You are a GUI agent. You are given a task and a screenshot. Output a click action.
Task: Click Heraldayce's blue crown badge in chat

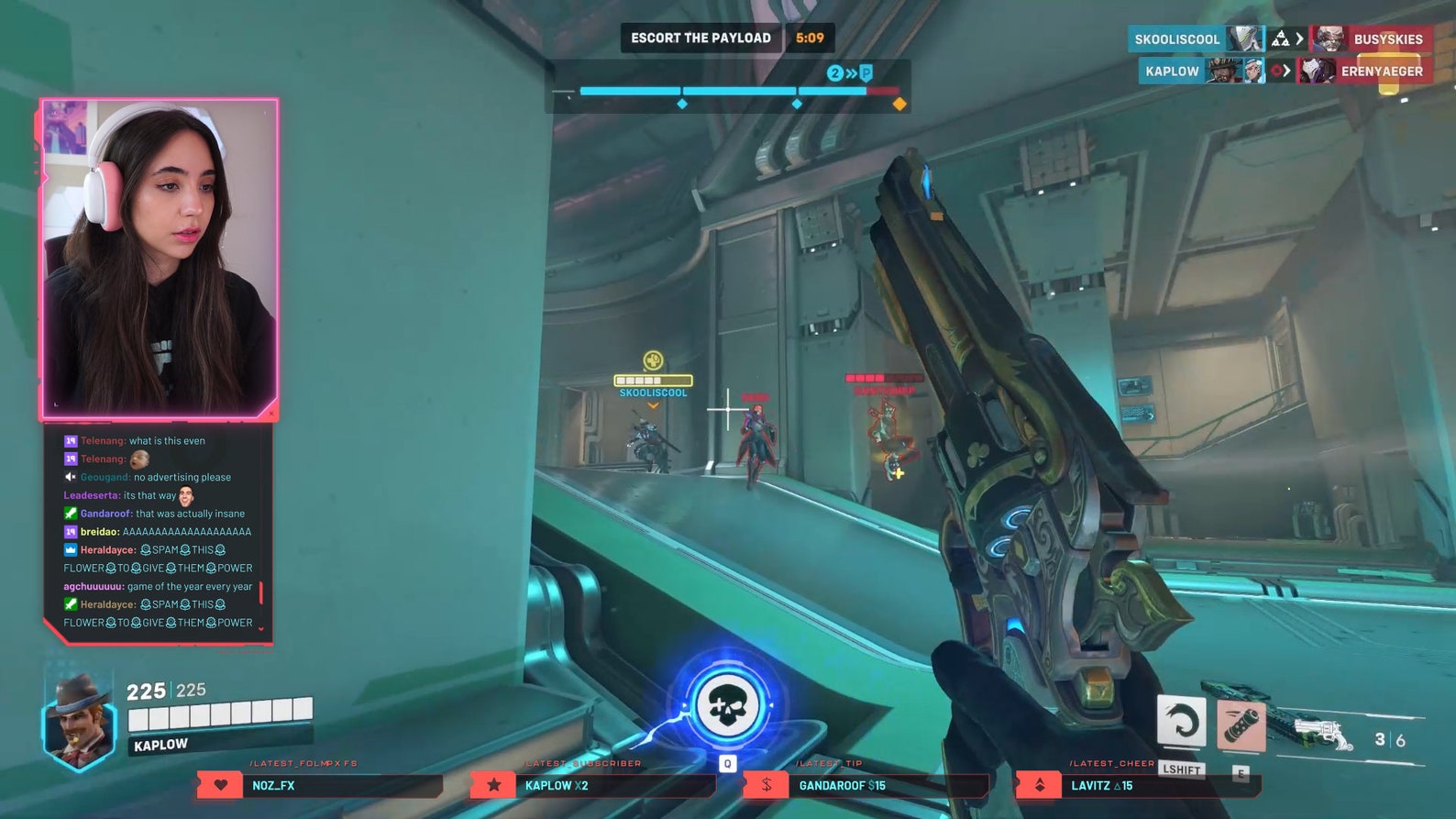pyautogui.click(x=70, y=549)
